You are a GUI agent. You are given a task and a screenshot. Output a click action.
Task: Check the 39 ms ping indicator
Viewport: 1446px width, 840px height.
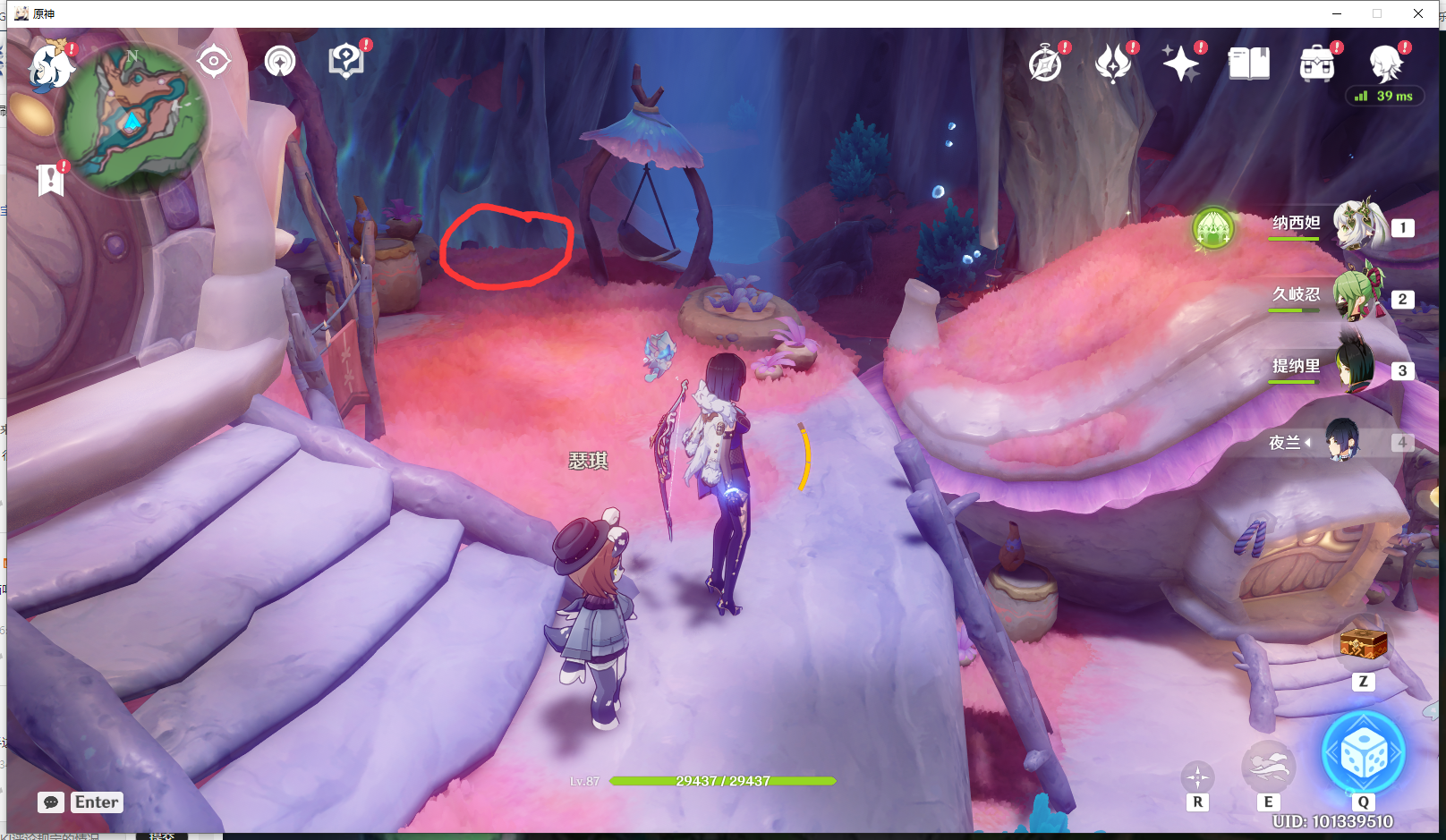1385,96
